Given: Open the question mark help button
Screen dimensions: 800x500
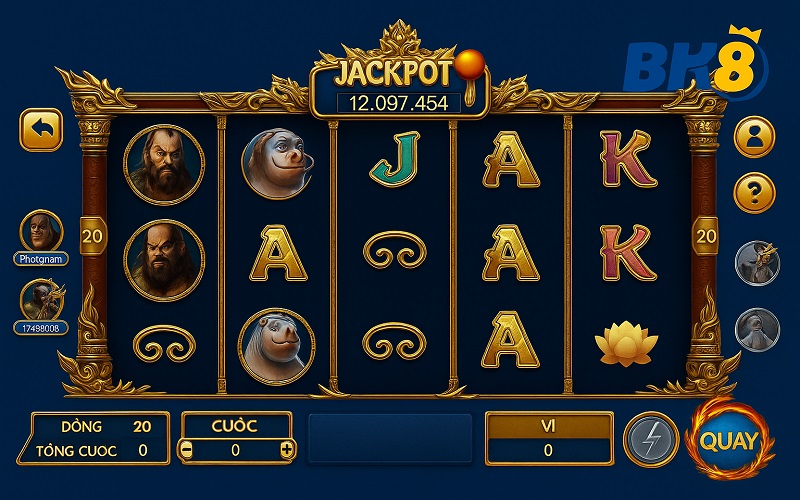Looking at the screenshot, I should 754,191.
